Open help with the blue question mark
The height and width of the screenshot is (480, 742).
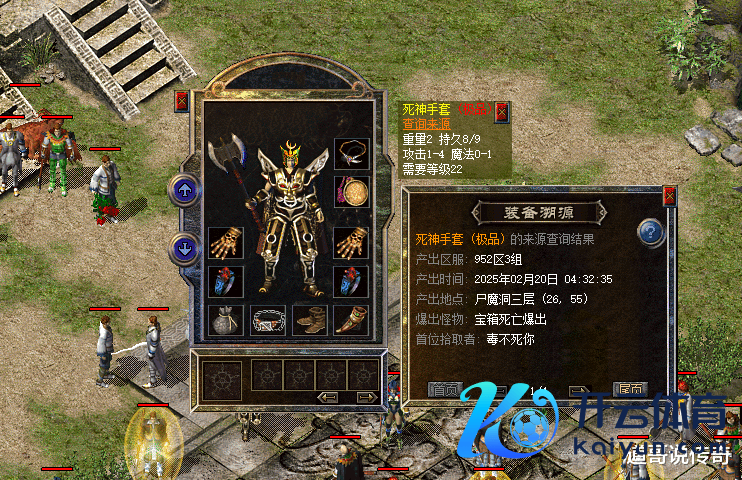pos(651,232)
